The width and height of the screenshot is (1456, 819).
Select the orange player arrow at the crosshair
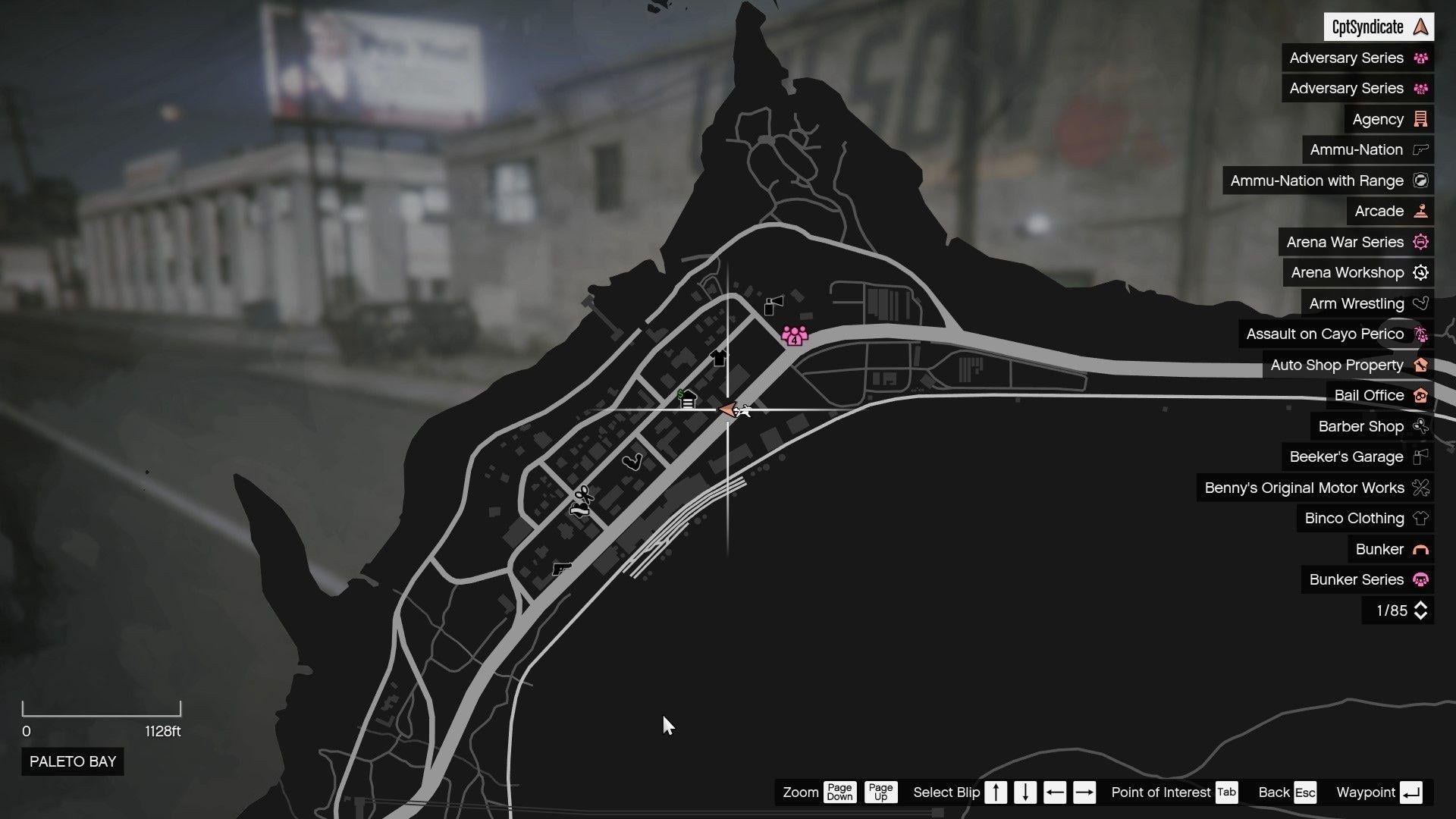click(x=727, y=409)
